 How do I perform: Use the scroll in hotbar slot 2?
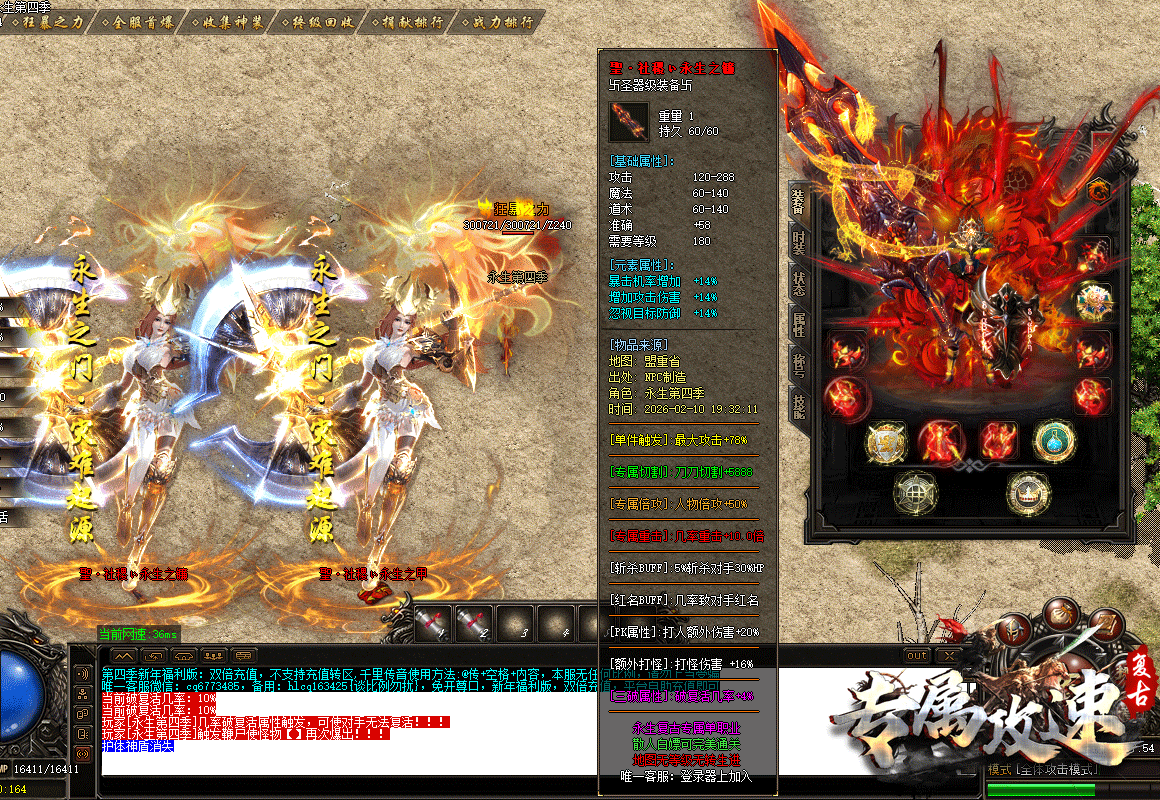click(471, 623)
